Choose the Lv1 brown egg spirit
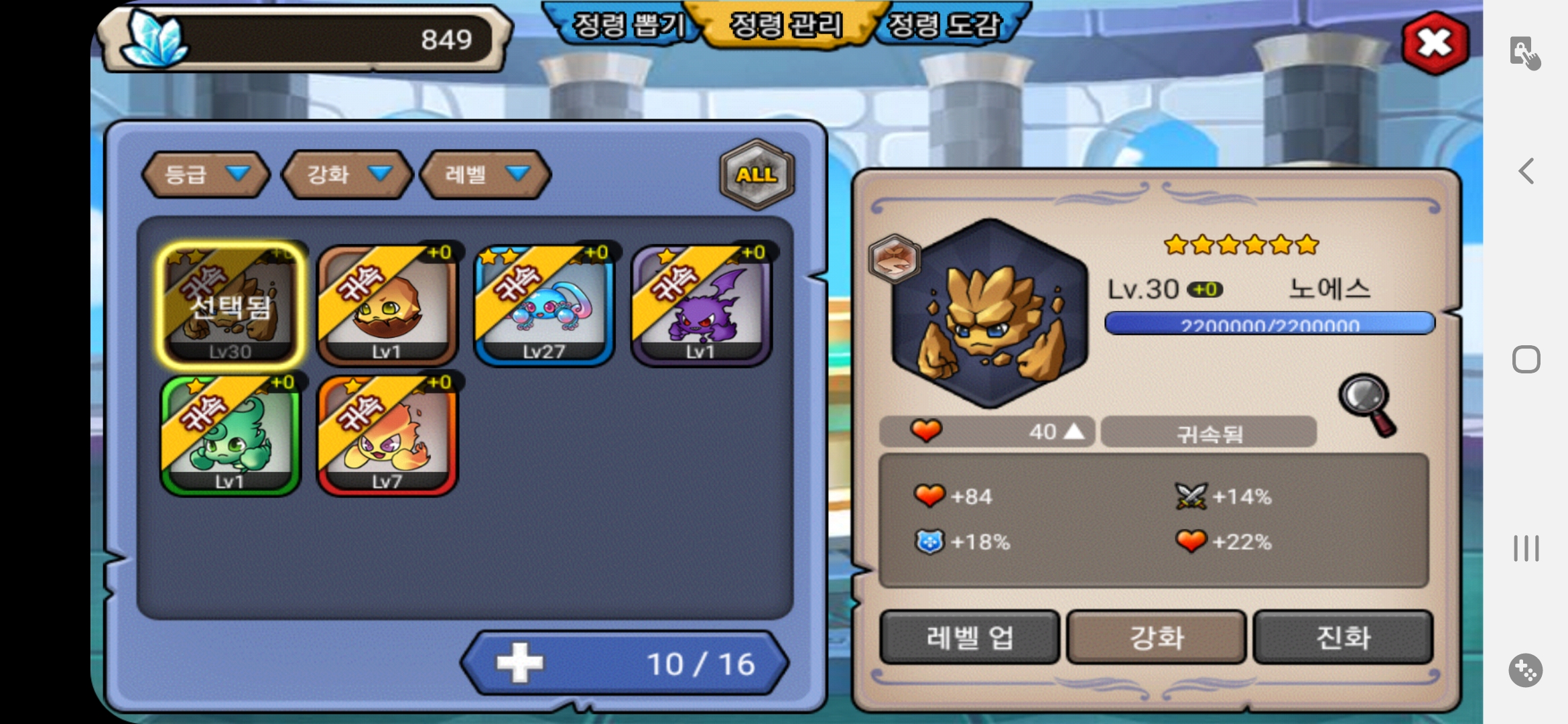Viewport: 1568px width, 724px height. click(387, 305)
